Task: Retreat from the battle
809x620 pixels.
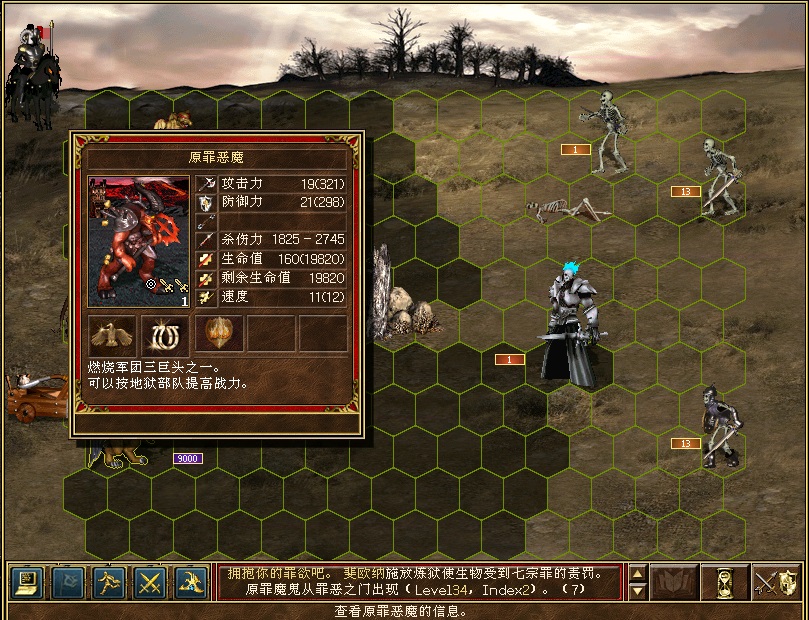Action: 108,581
